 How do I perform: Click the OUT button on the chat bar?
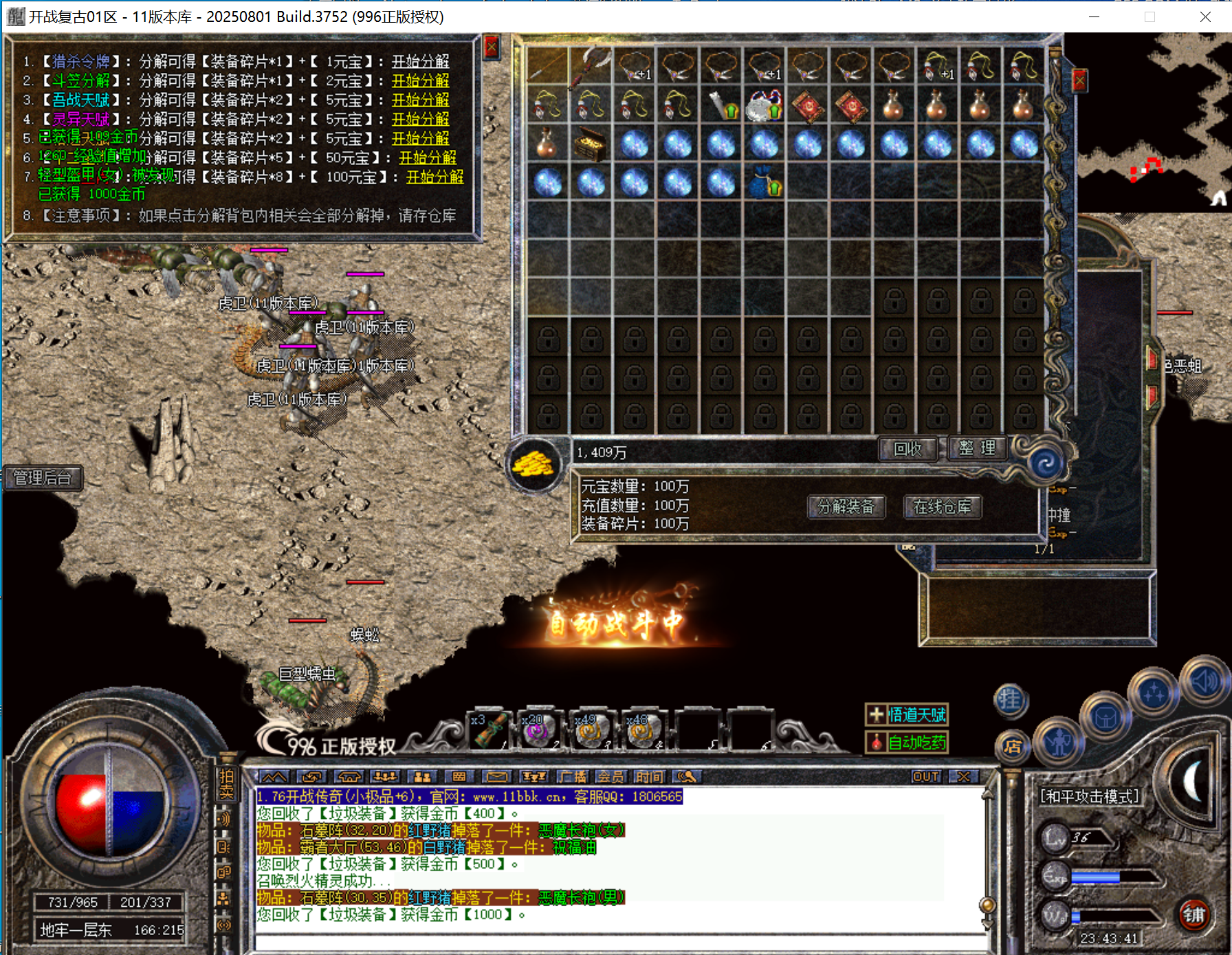pos(925,777)
